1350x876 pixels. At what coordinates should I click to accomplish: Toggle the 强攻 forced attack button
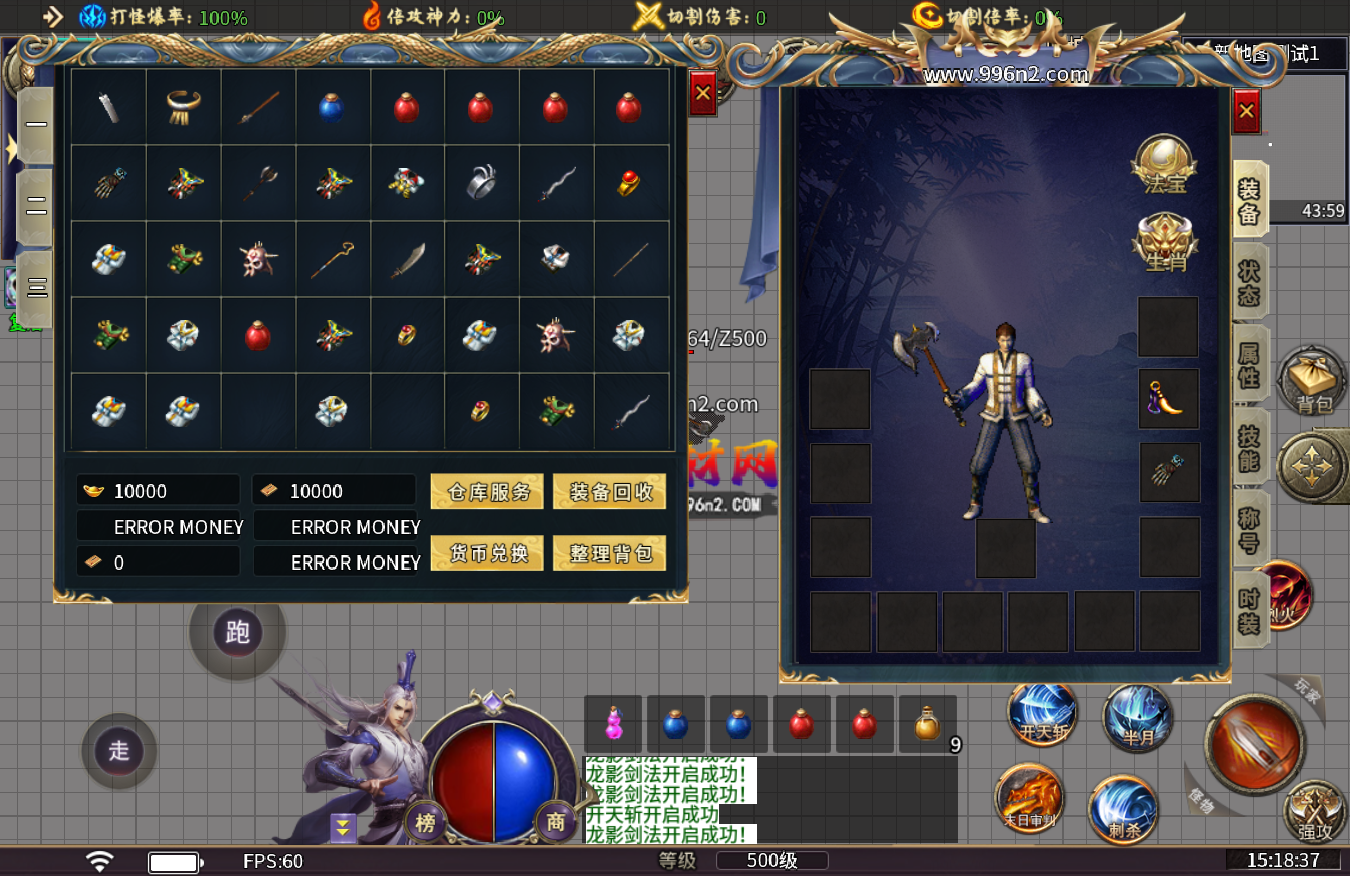[x=1314, y=812]
